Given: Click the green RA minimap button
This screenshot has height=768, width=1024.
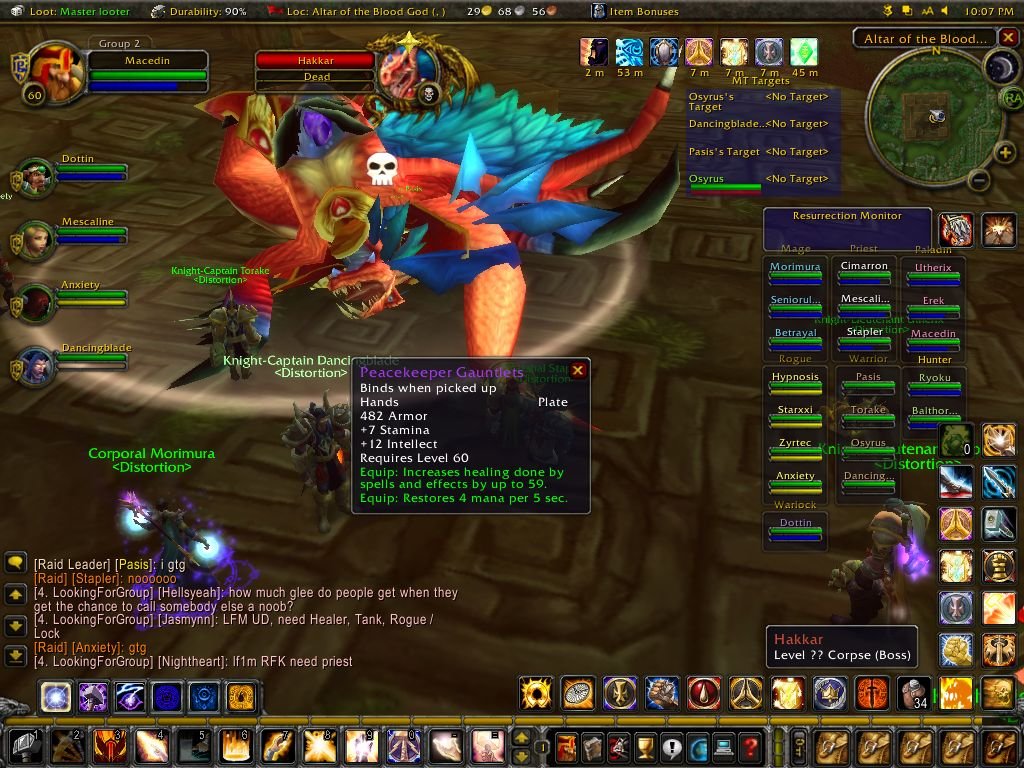Looking at the screenshot, I should point(1011,98).
